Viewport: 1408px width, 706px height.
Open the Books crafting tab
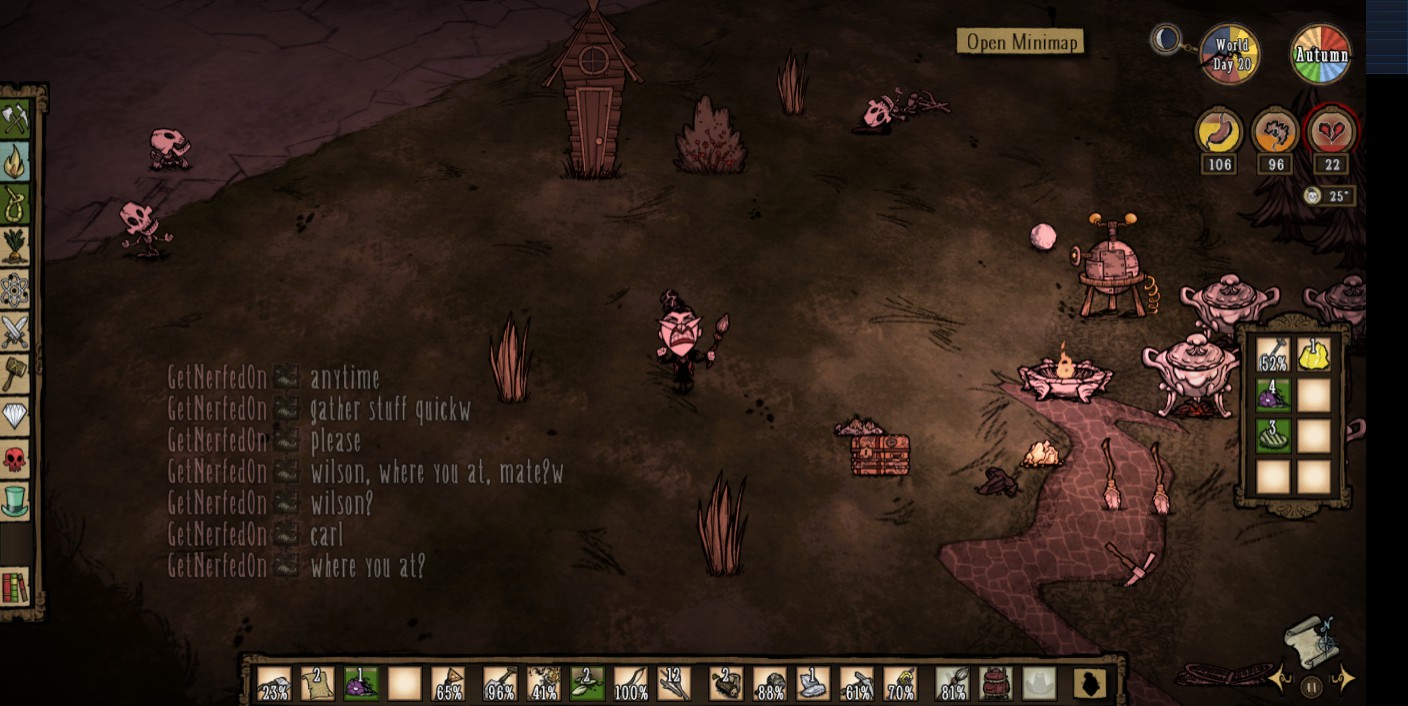(15, 586)
